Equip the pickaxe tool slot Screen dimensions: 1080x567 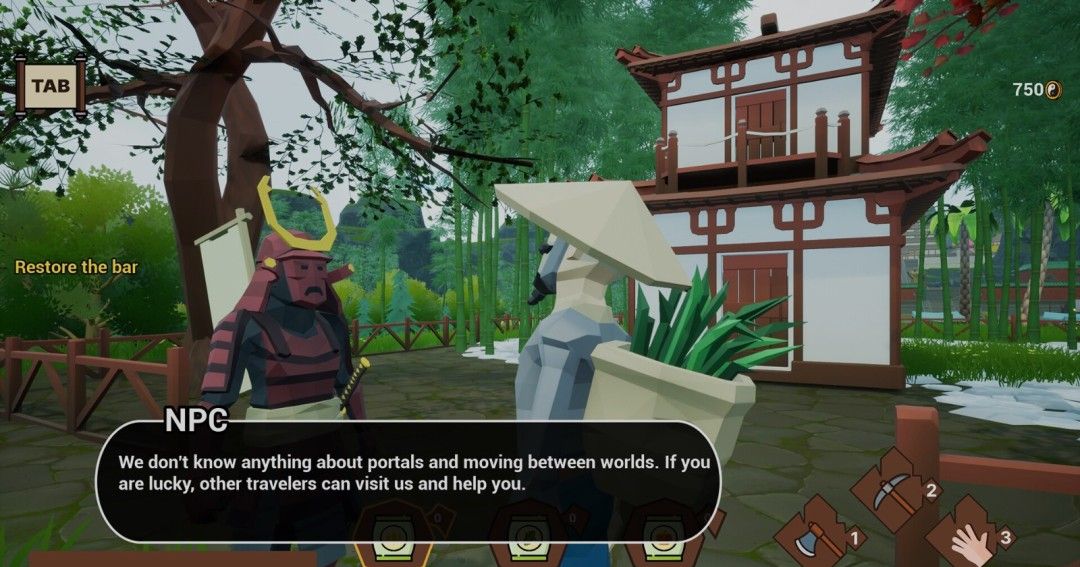[x=891, y=488]
